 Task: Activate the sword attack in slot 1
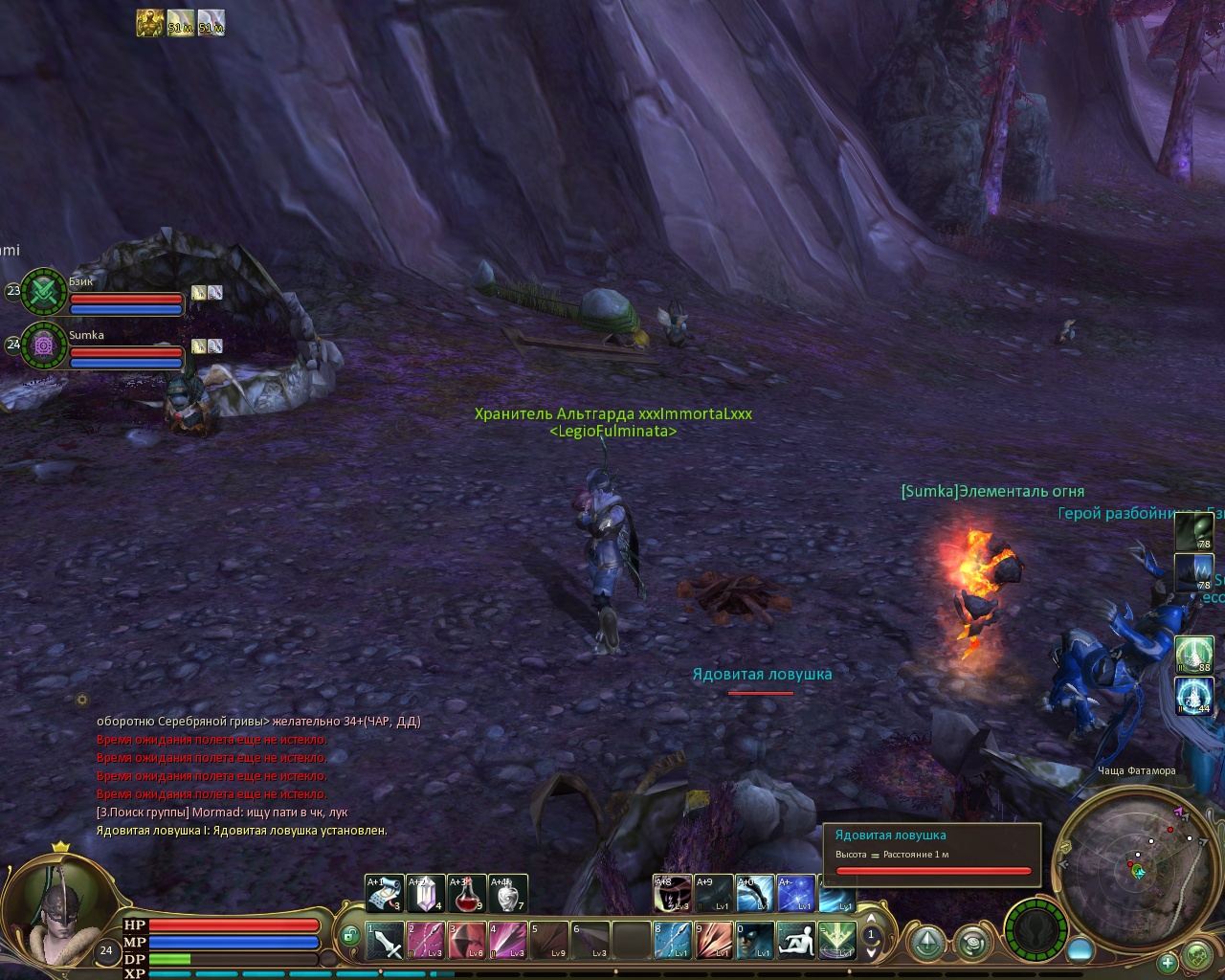click(x=386, y=941)
